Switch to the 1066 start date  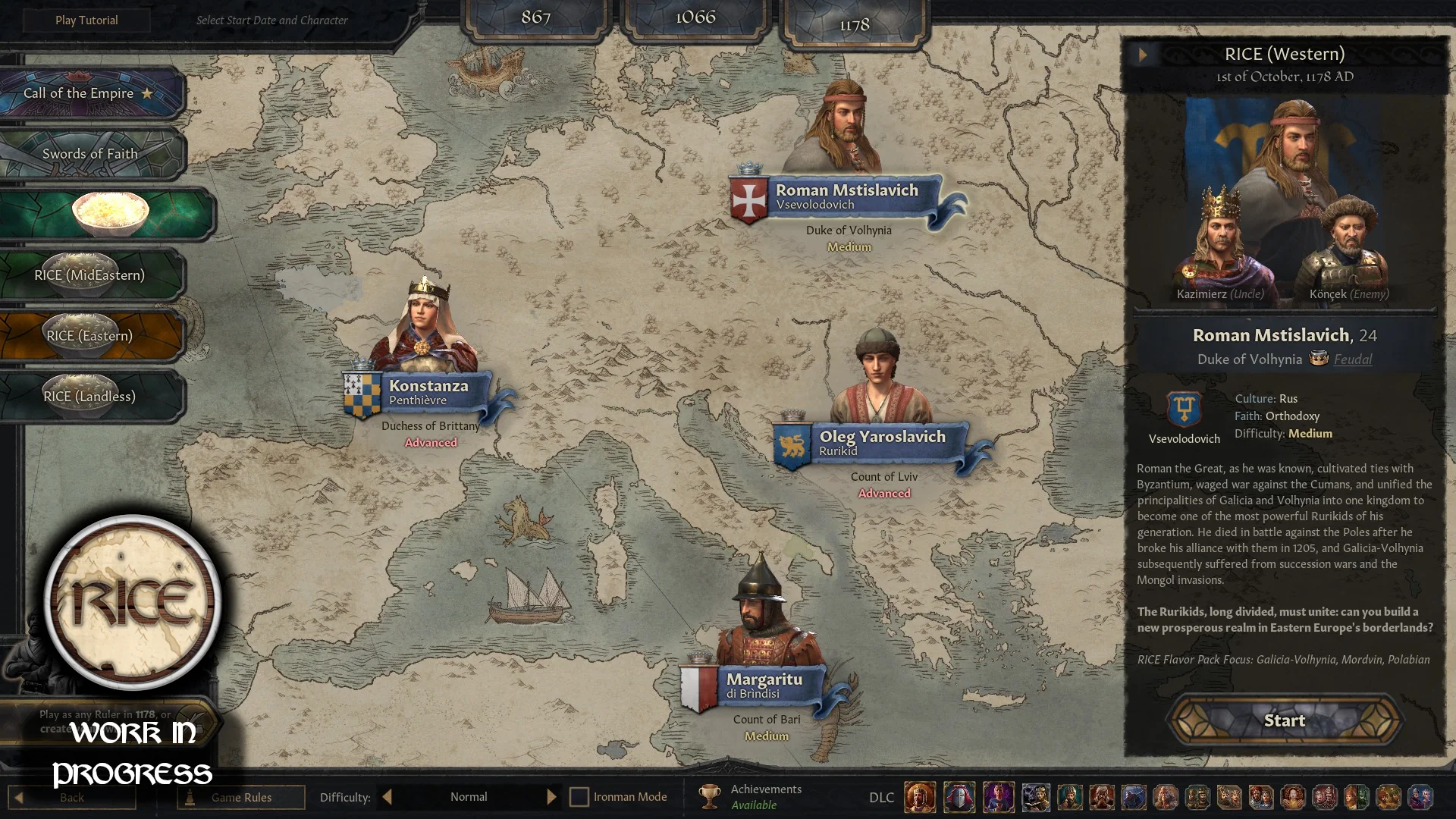coord(695,17)
